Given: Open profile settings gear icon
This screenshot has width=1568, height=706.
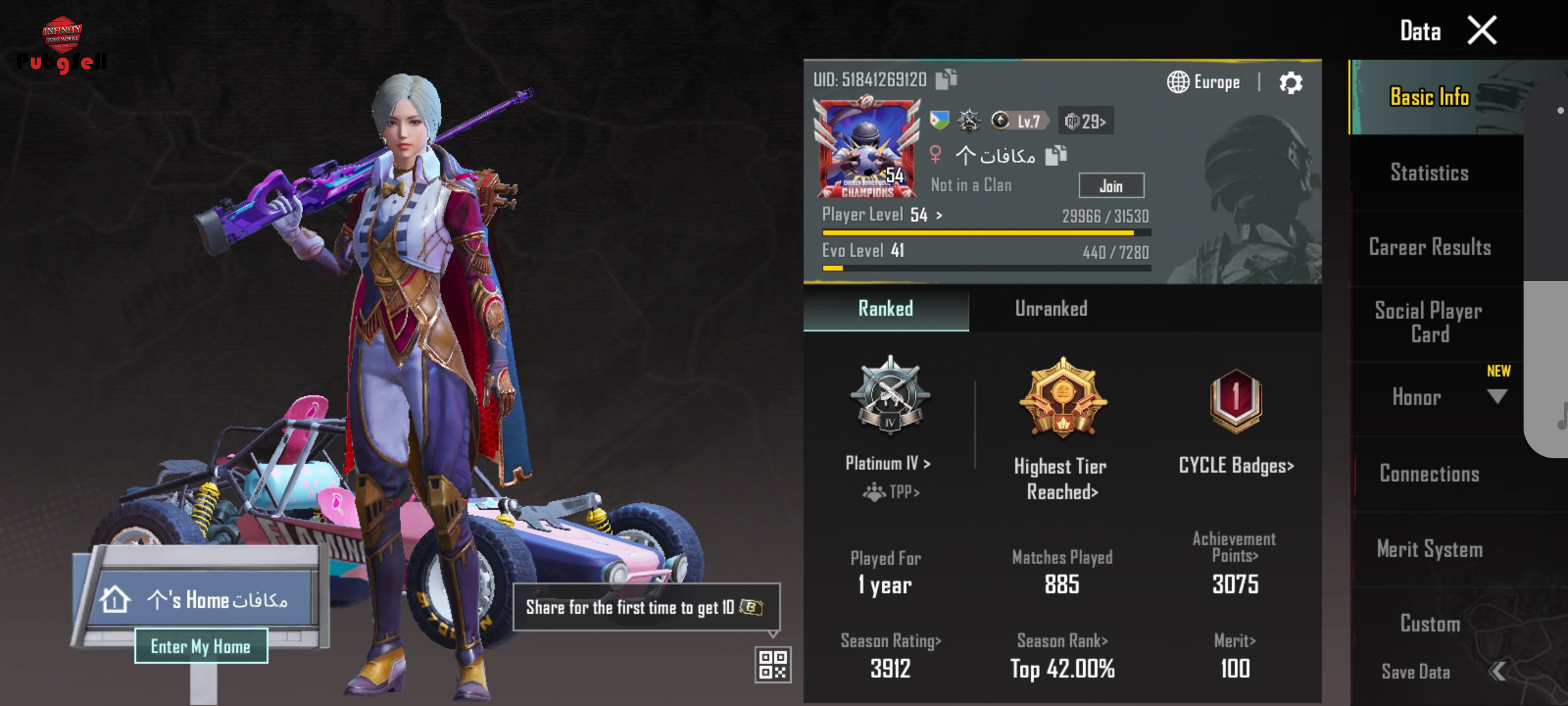Looking at the screenshot, I should point(1290,83).
